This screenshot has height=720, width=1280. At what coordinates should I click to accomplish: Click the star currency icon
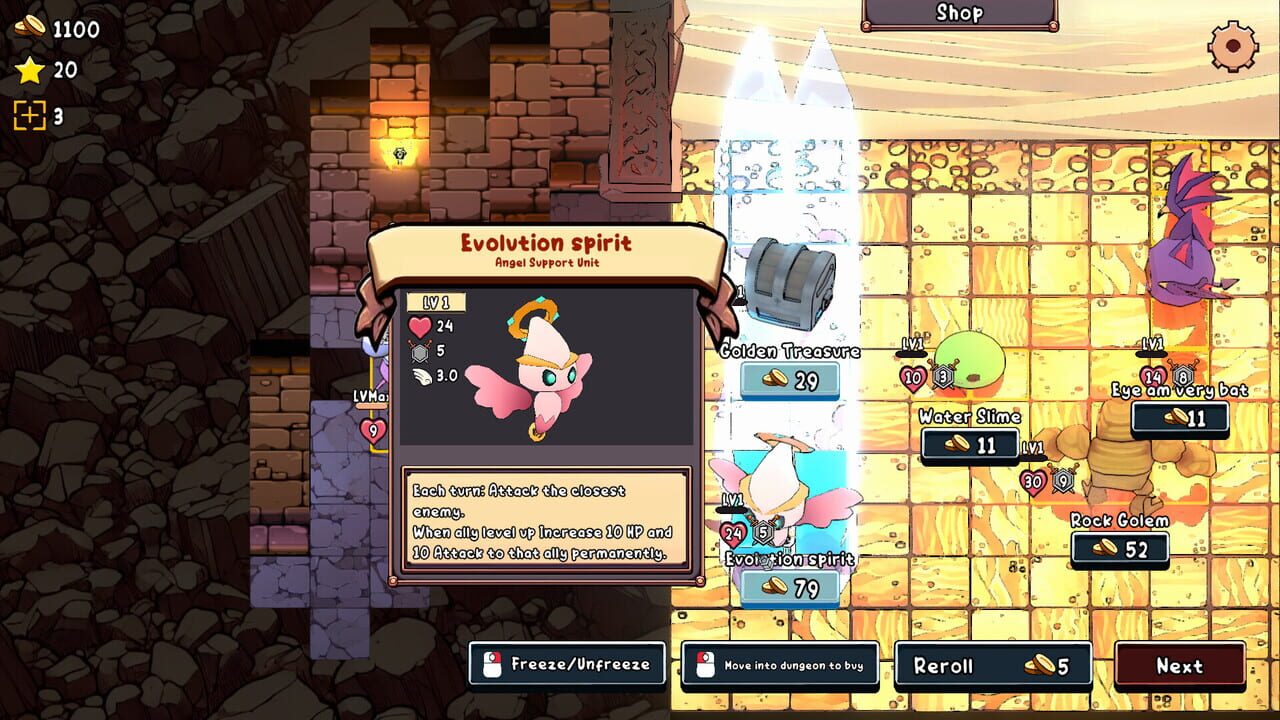[x=29, y=69]
